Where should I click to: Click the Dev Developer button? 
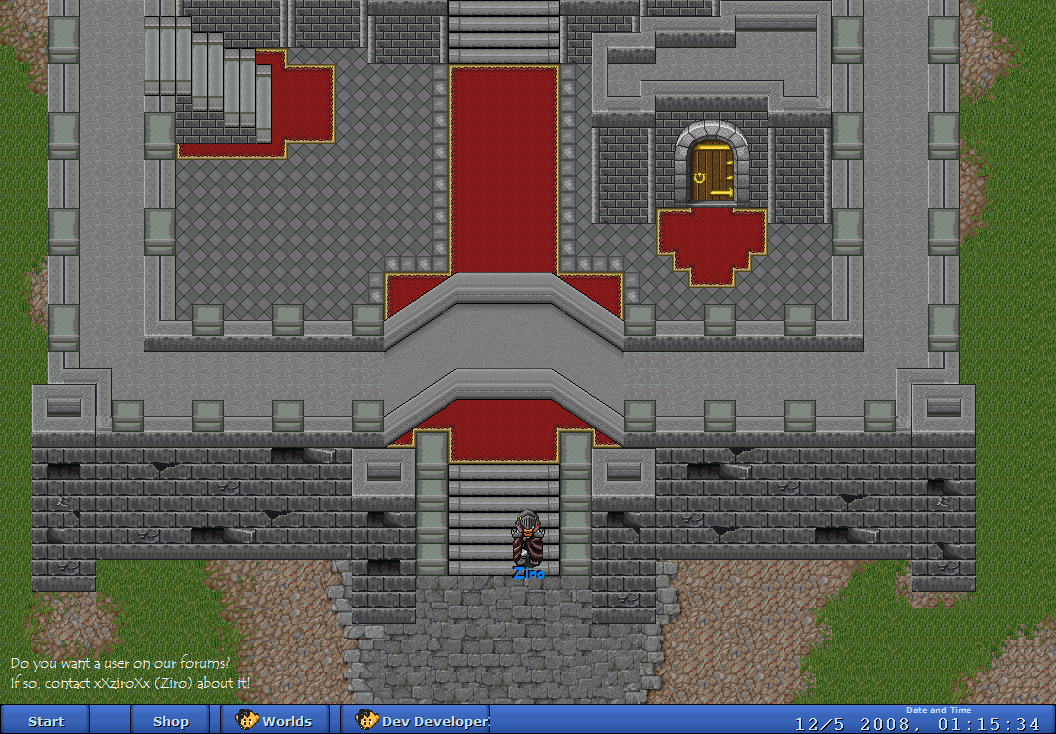(415, 721)
